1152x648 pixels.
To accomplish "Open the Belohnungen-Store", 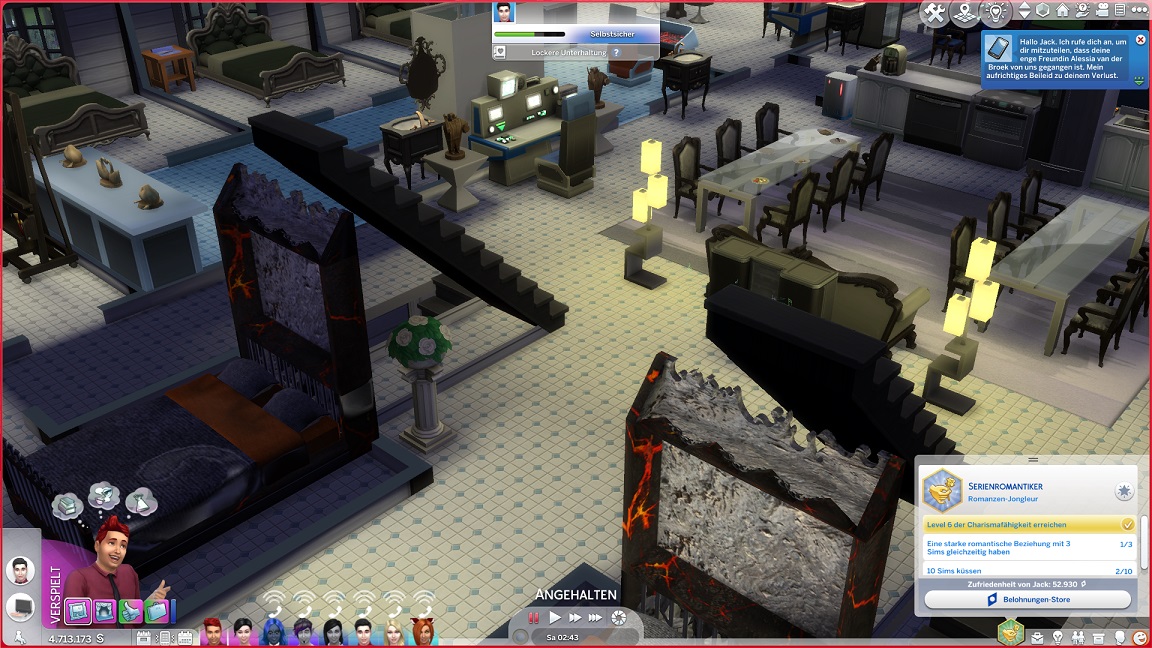I will 1027,599.
